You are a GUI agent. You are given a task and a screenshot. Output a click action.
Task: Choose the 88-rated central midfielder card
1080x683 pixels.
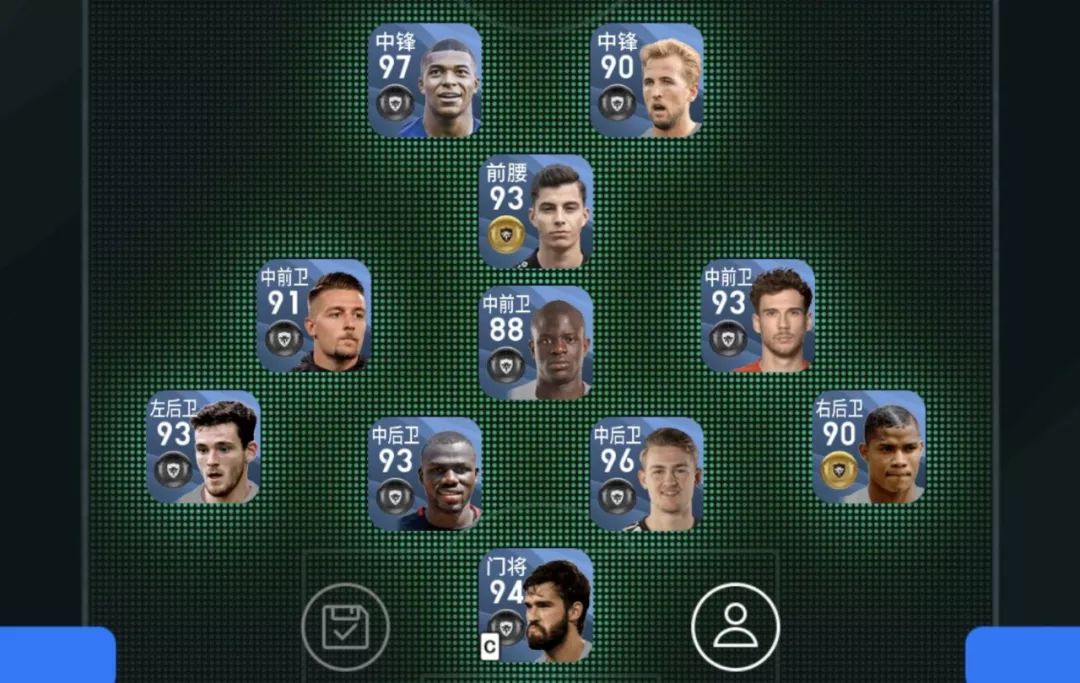point(536,344)
